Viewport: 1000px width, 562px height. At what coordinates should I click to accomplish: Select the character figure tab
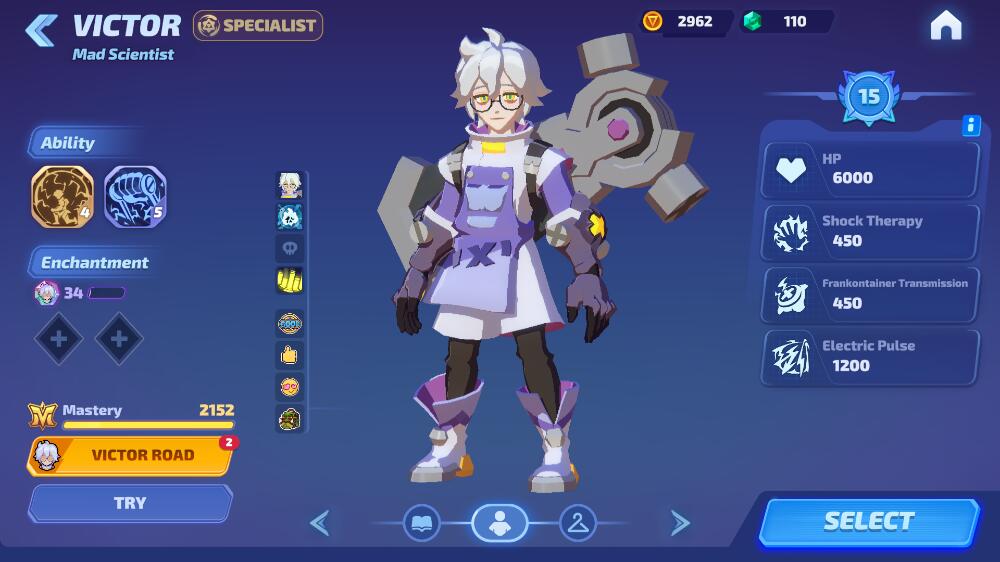click(499, 522)
